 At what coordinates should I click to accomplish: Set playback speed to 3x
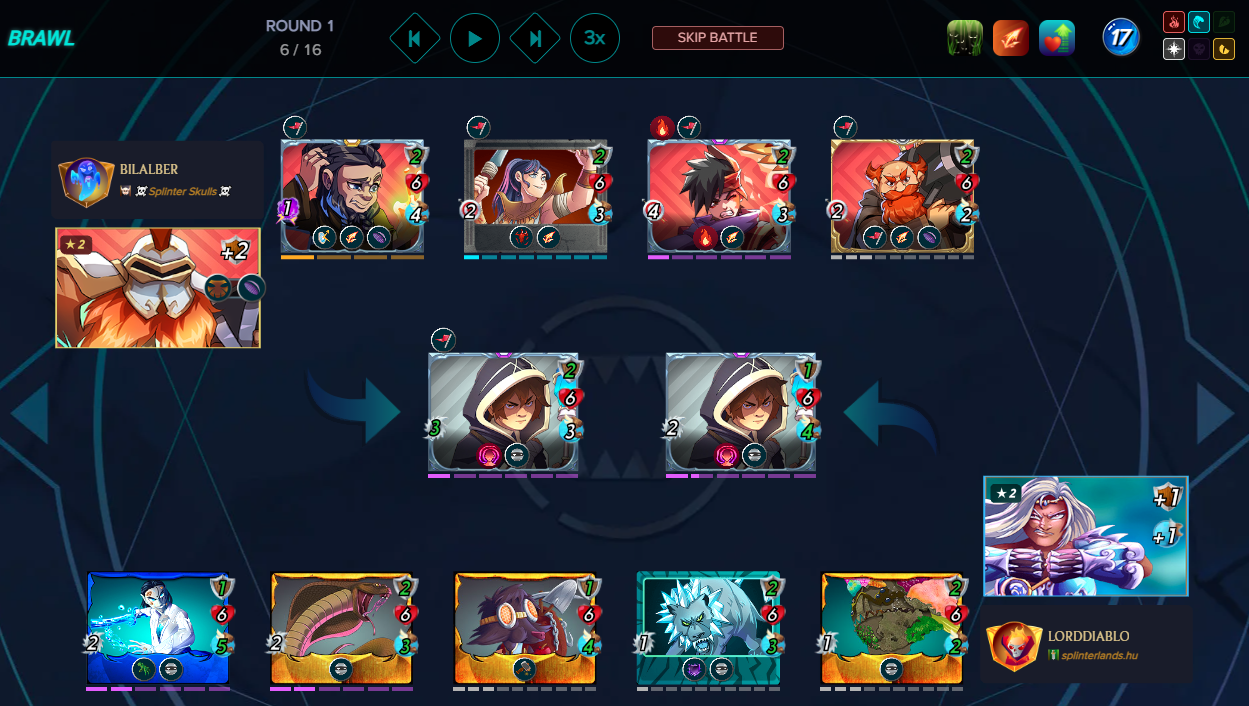(x=595, y=39)
